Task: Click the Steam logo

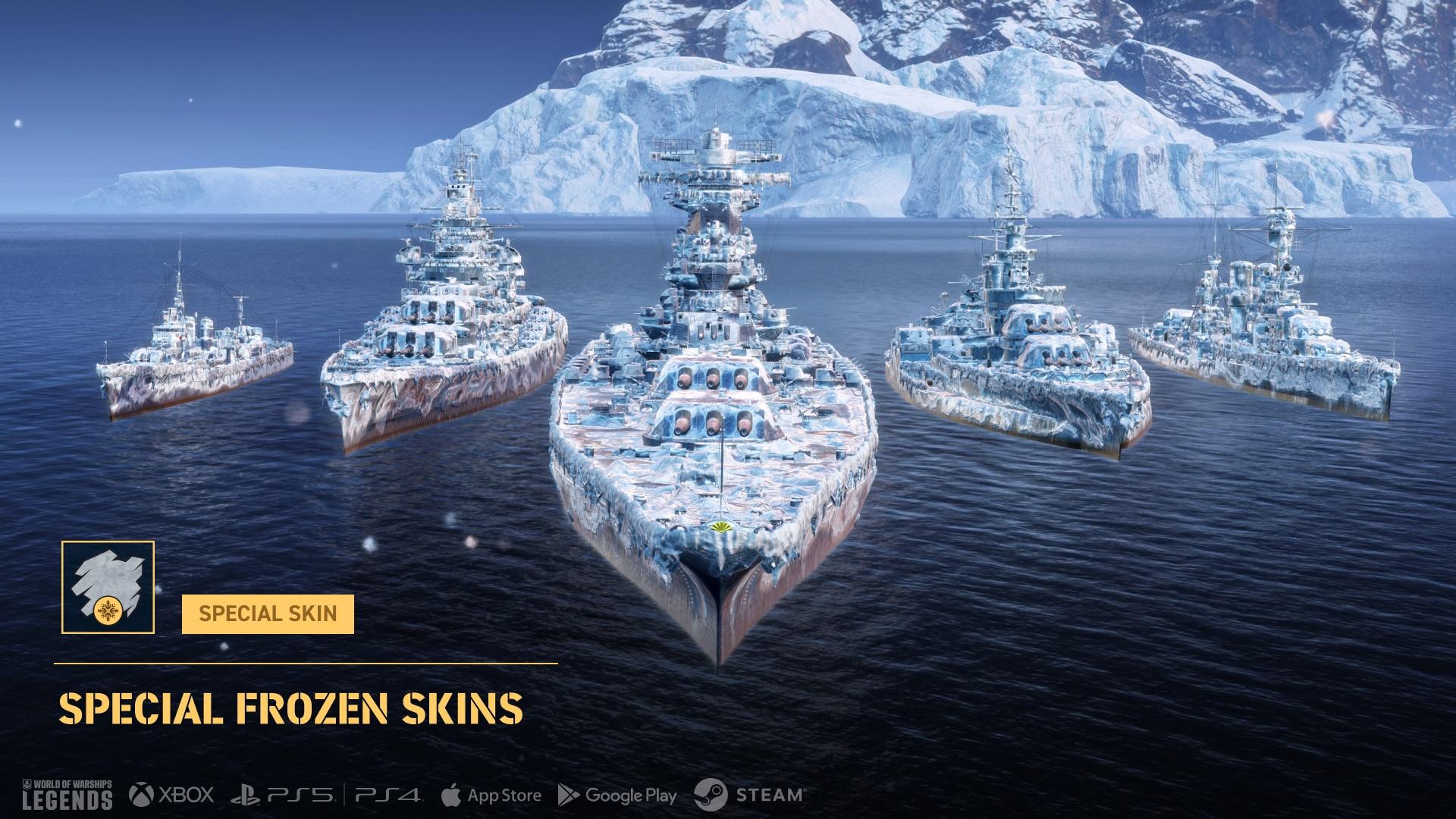Action: click(748, 795)
